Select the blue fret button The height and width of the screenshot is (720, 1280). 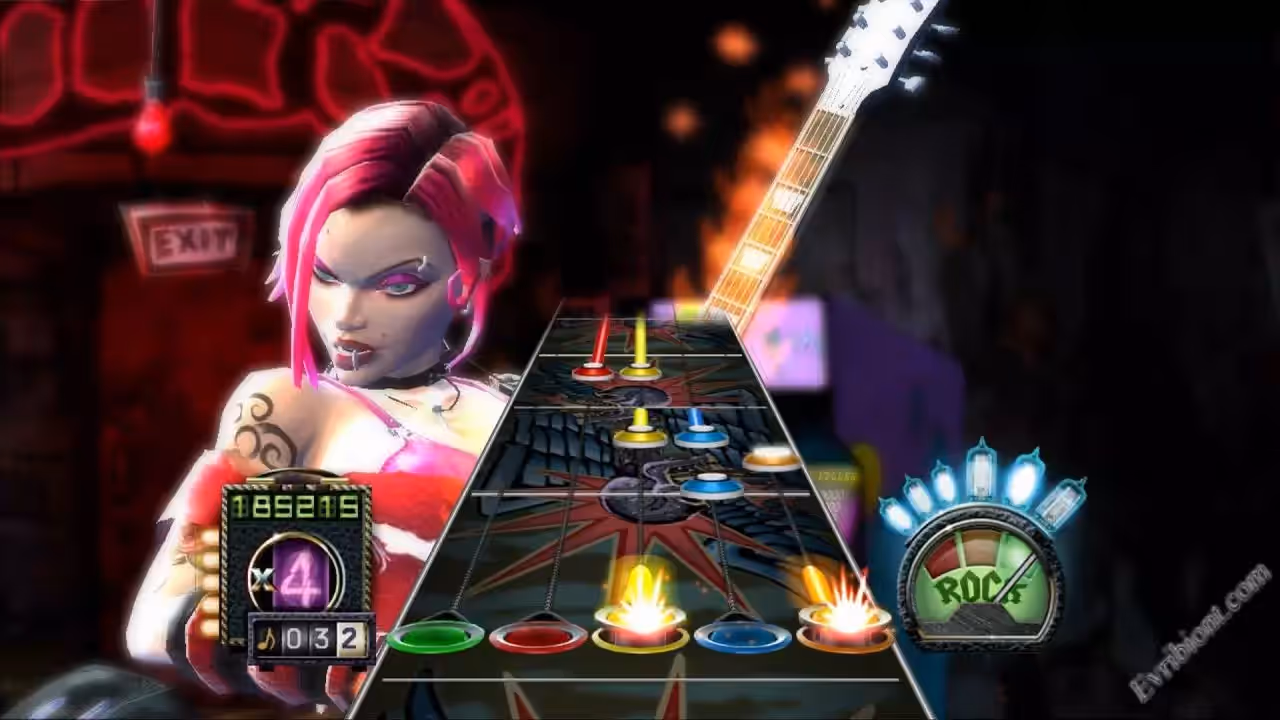coord(743,635)
